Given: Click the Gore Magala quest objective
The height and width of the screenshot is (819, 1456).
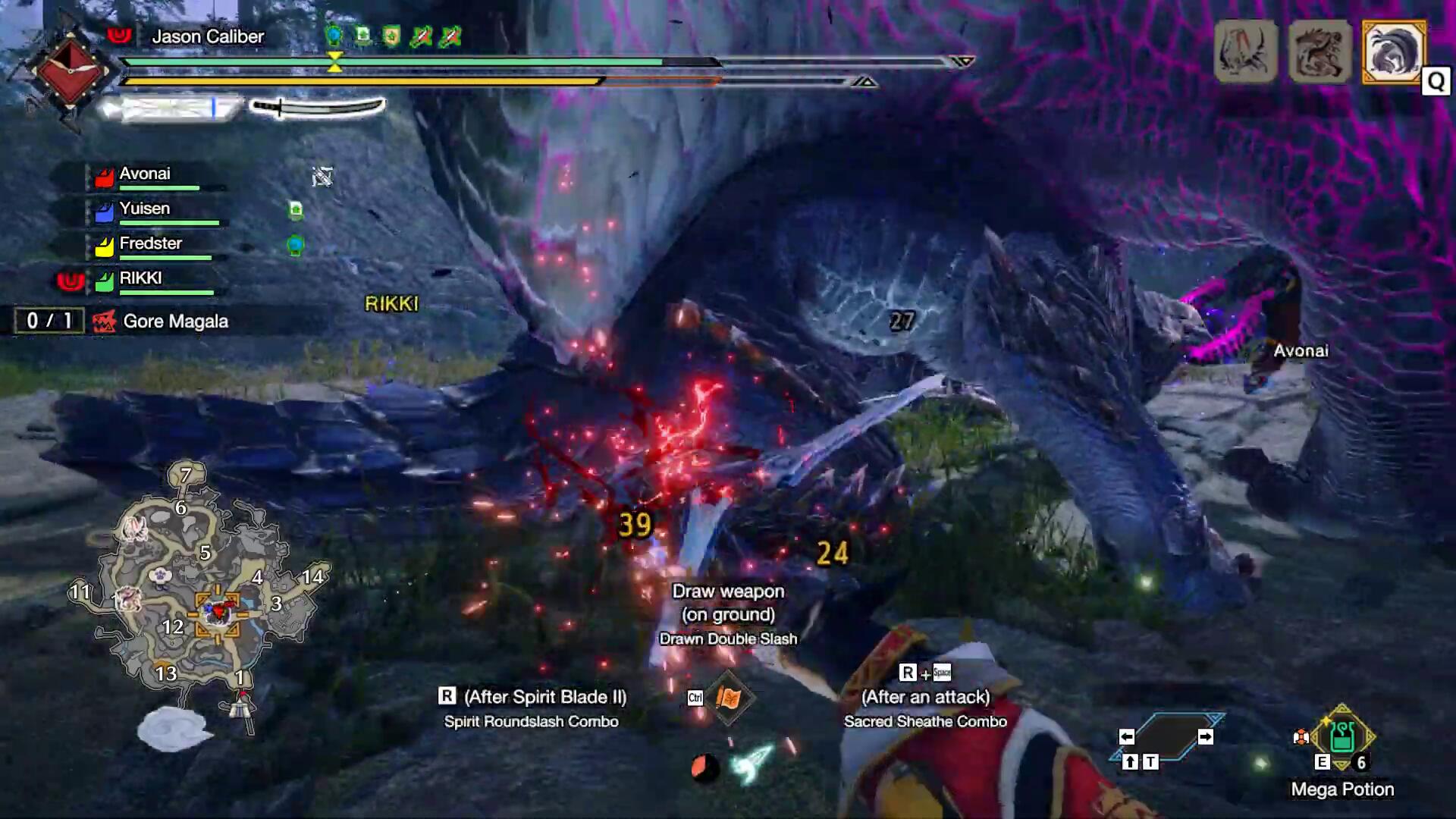Looking at the screenshot, I should 175,322.
